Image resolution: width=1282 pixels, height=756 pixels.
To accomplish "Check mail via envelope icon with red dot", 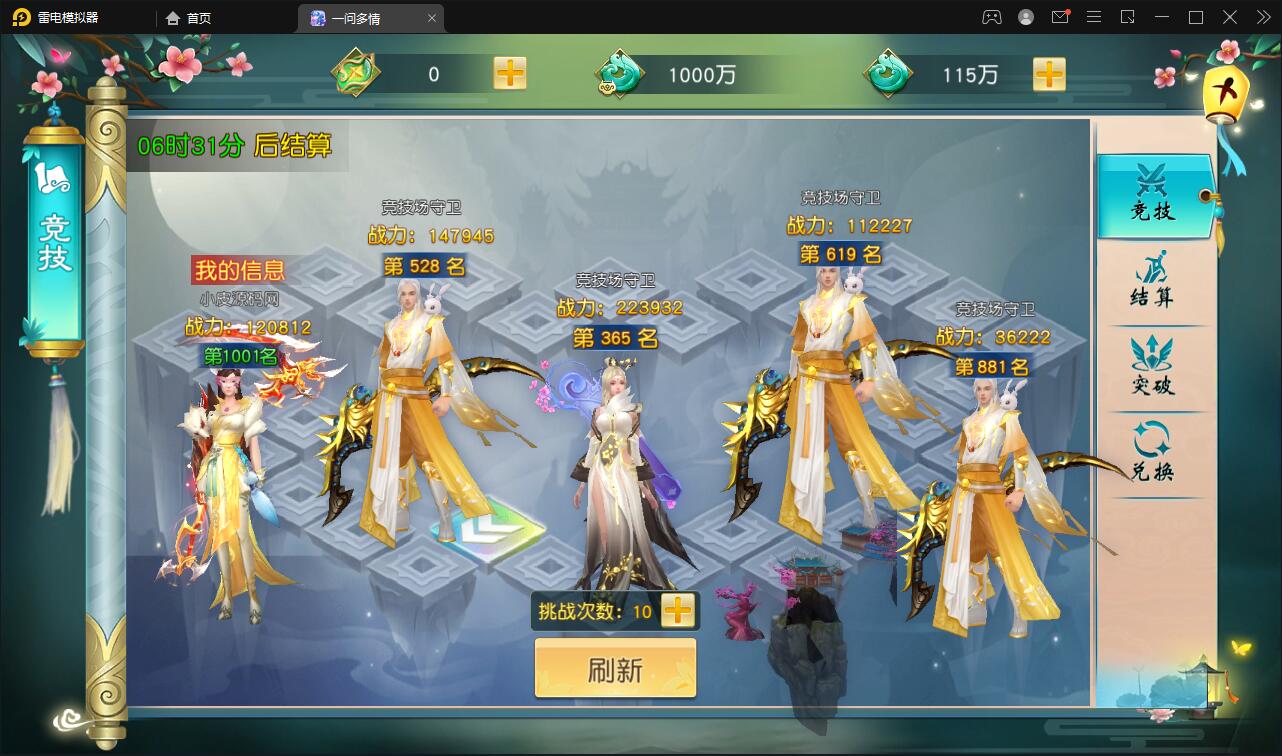I will [x=1060, y=17].
